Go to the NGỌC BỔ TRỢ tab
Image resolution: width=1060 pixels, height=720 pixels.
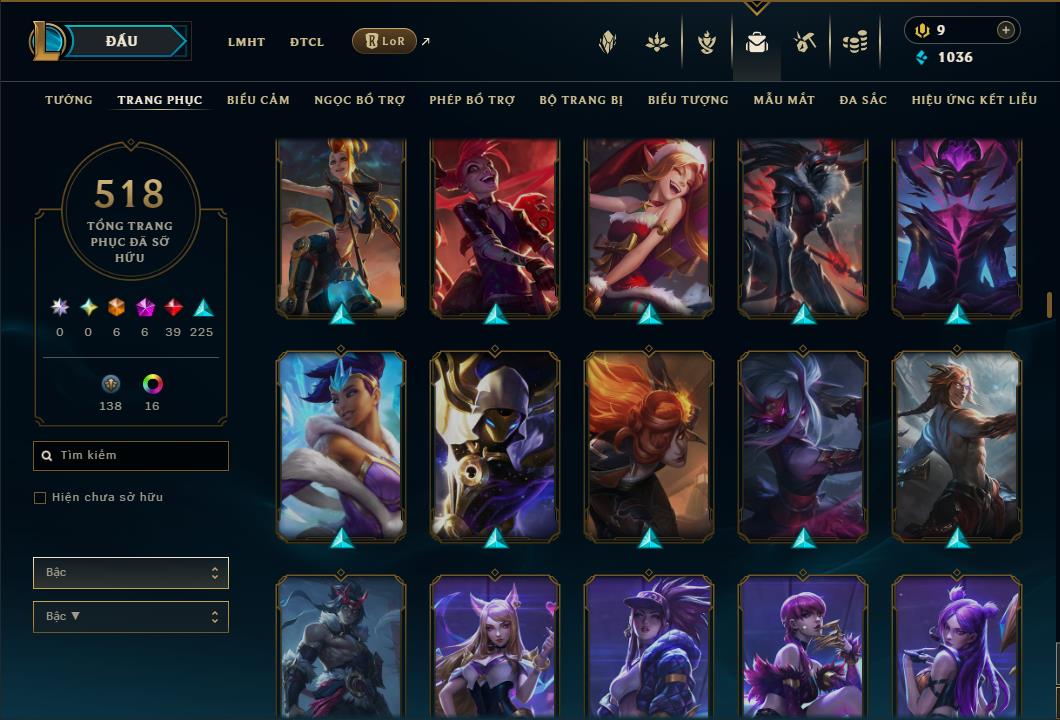[x=359, y=100]
